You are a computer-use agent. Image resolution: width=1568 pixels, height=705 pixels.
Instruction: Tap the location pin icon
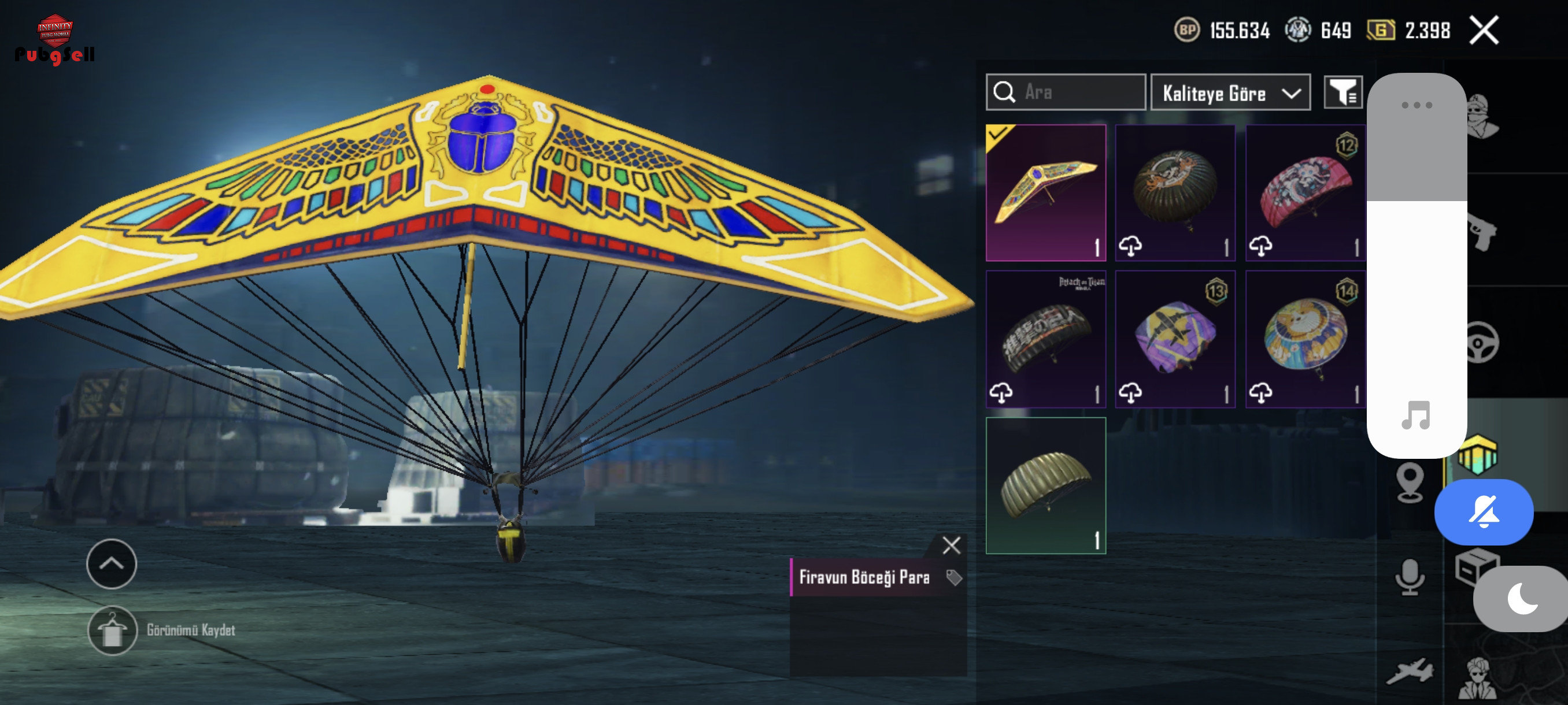[x=1409, y=483]
